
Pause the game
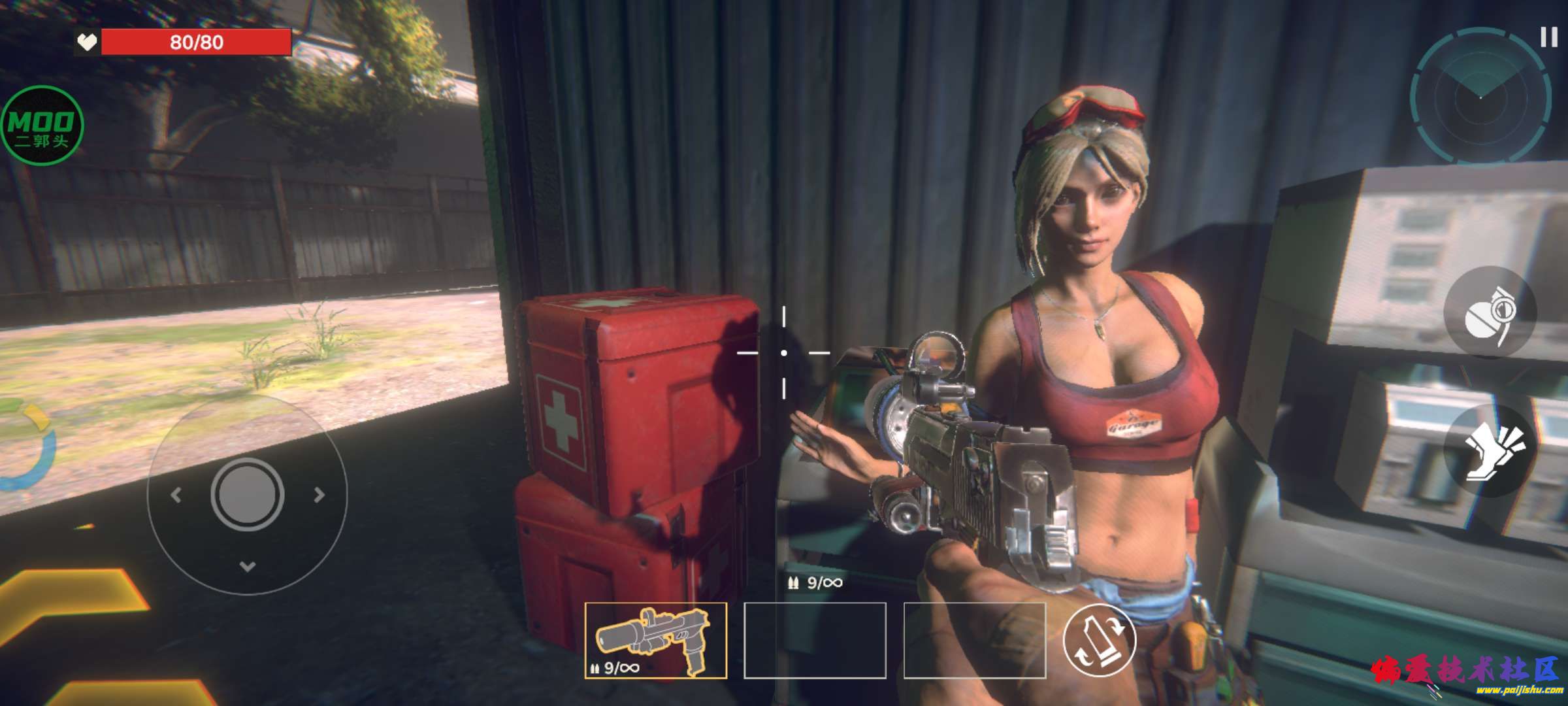(x=1548, y=37)
